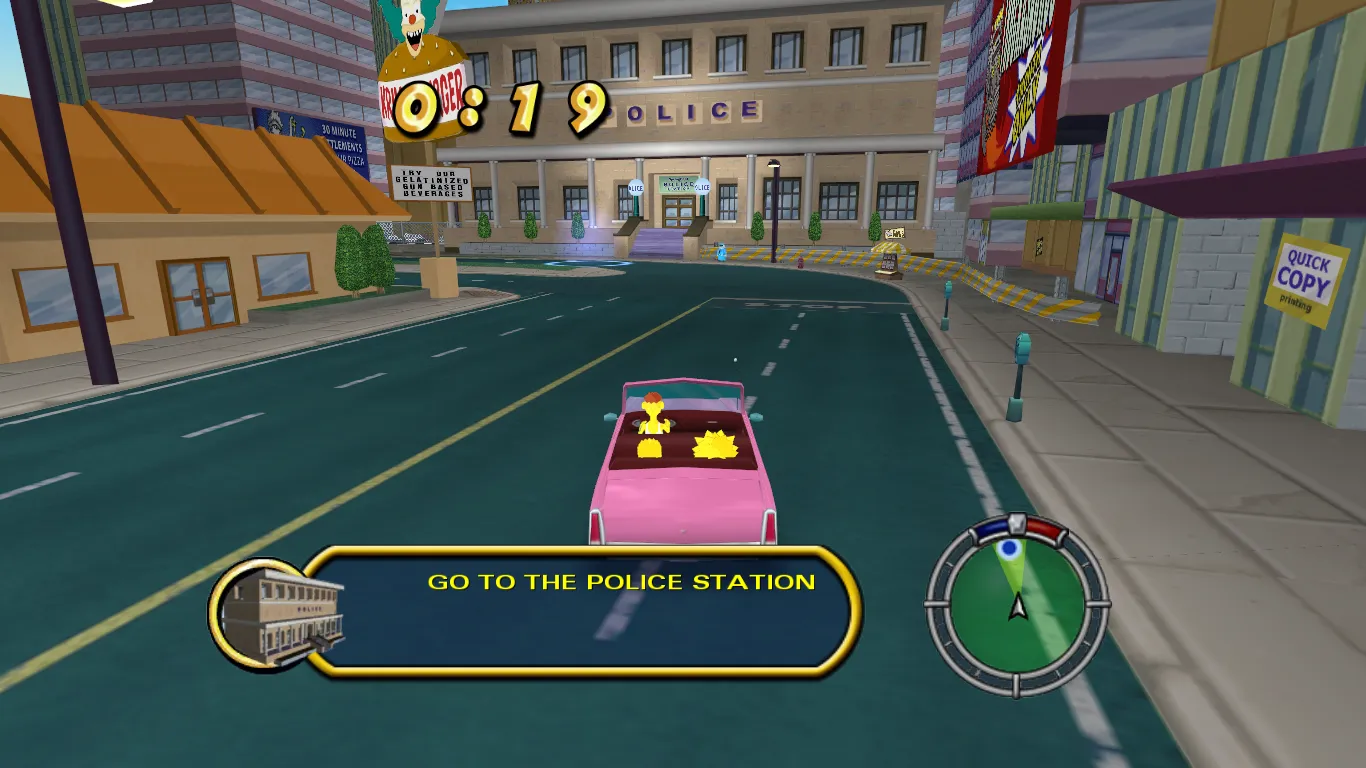This screenshot has height=768, width=1366.
Task: Click the GO TO THE POLICE STATION text
Action: click(620, 581)
